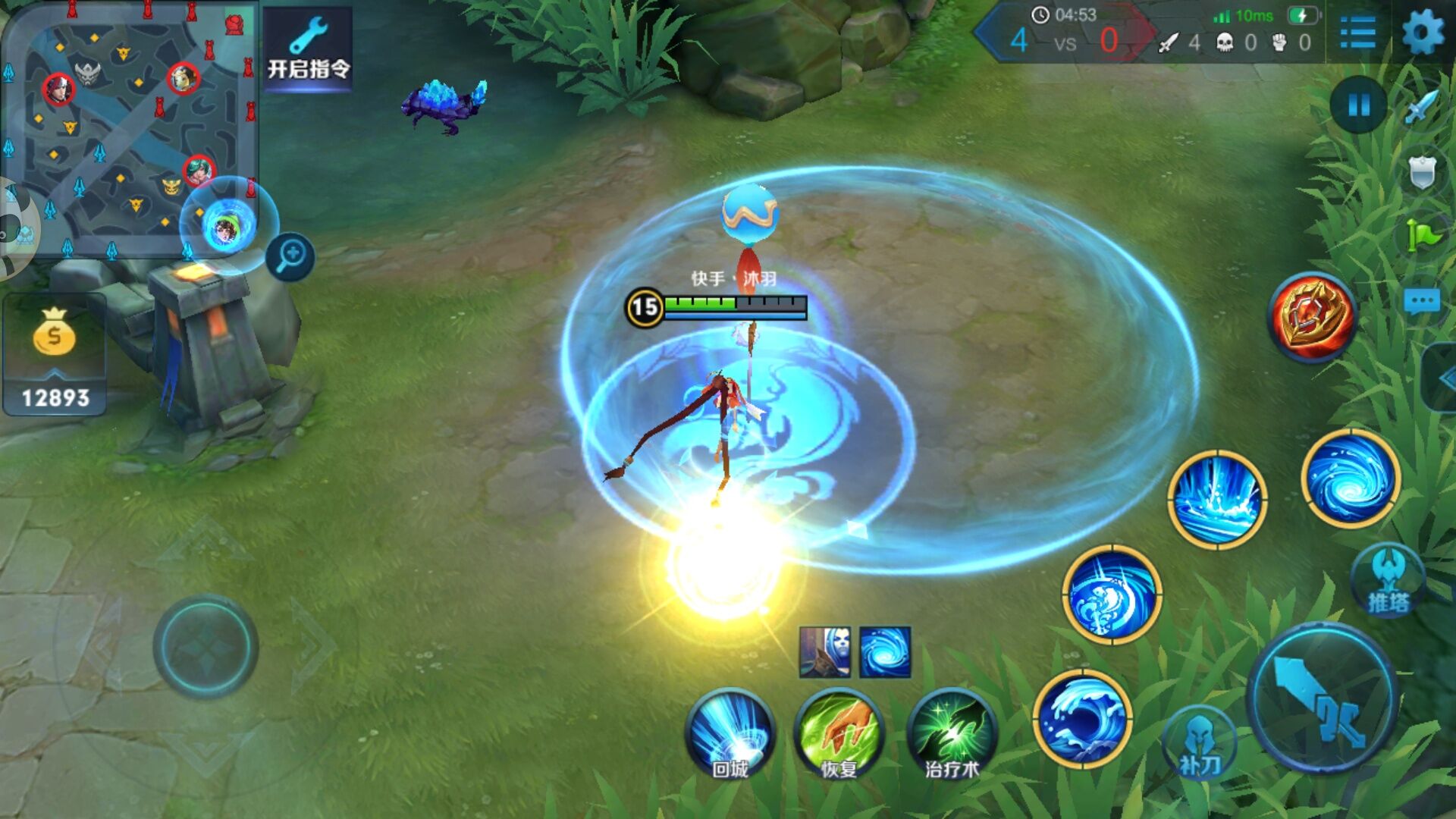Open the settings gear menu
The width and height of the screenshot is (1456, 819).
(x=1423, y=33)
